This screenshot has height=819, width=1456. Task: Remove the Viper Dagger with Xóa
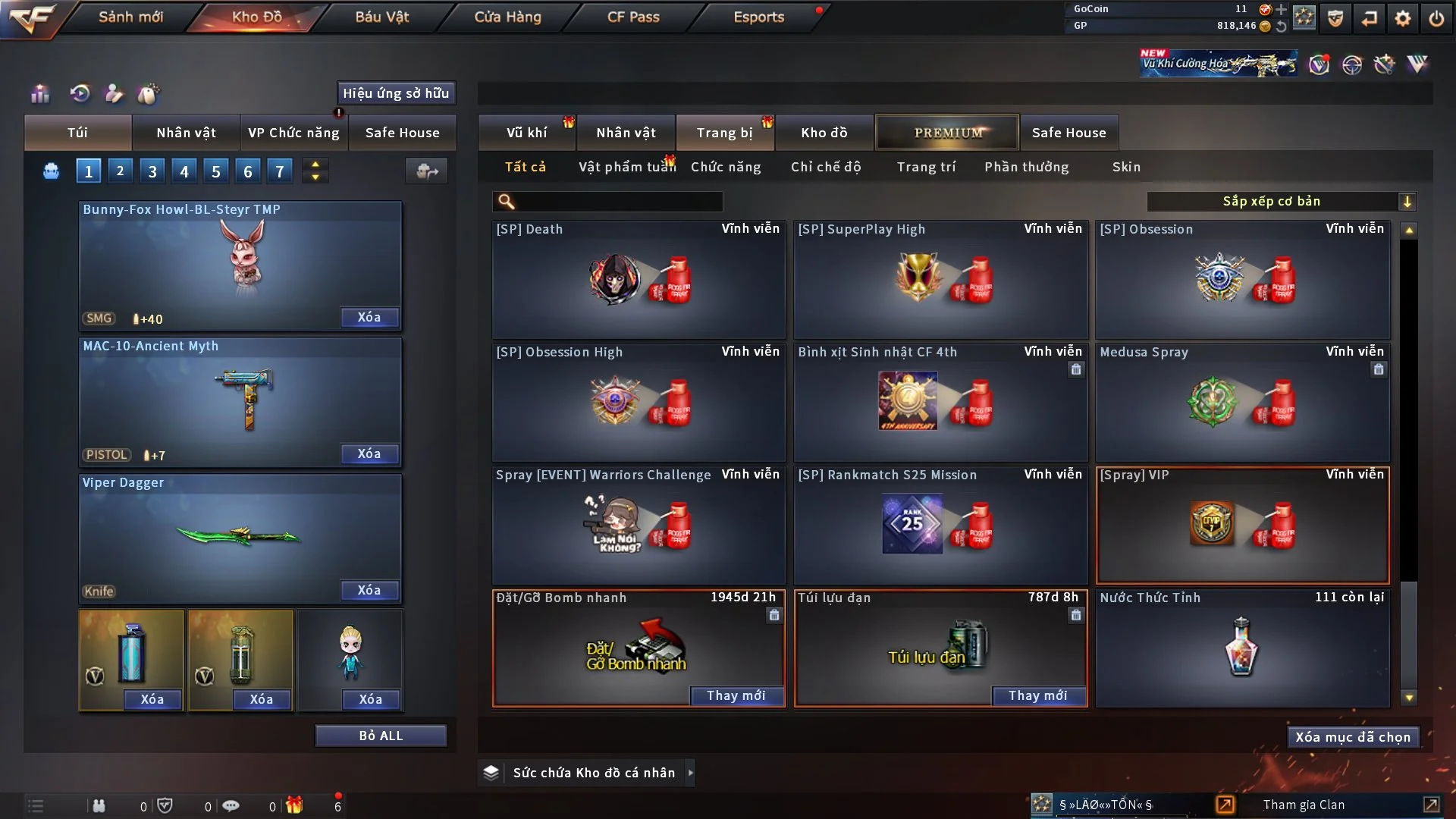(369, 590)
